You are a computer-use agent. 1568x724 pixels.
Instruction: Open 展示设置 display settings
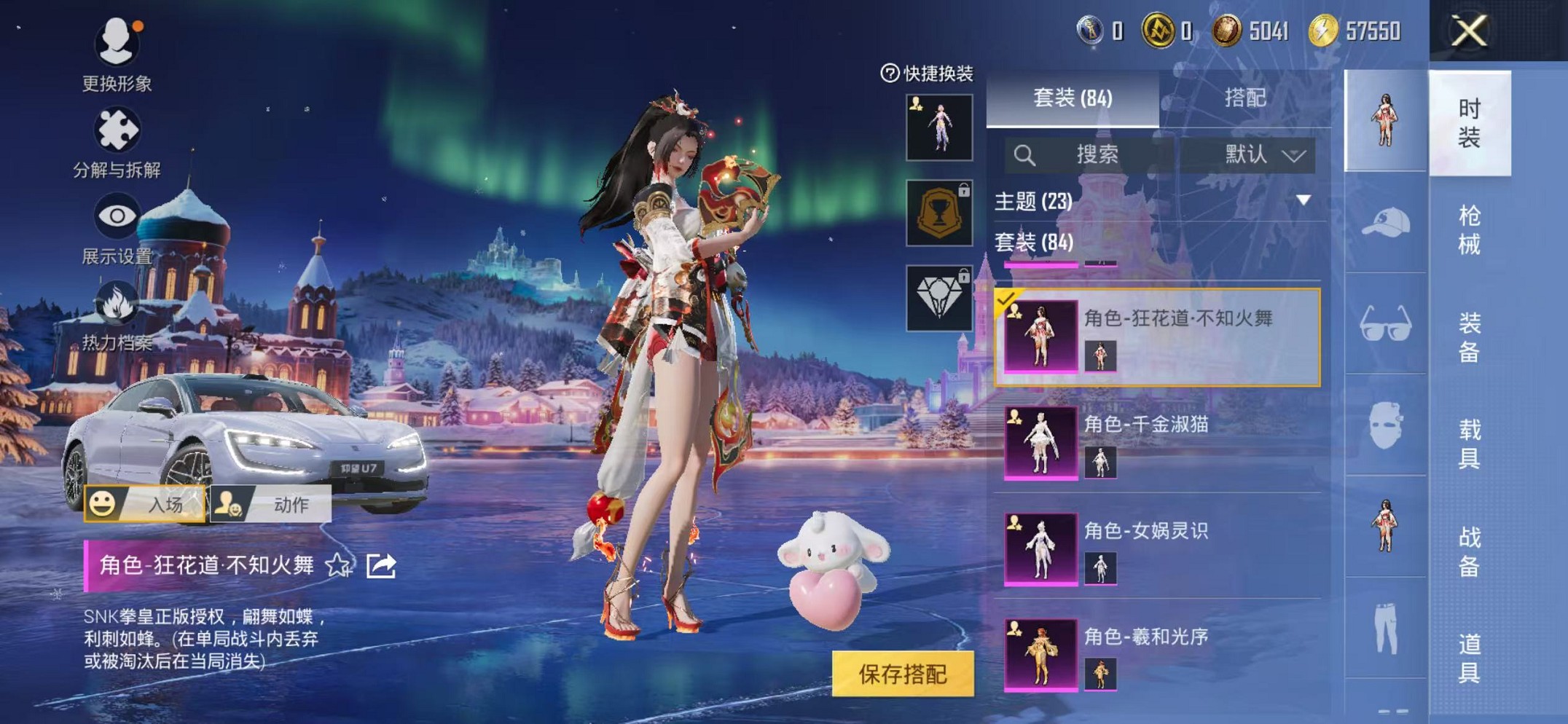[117, 227]
